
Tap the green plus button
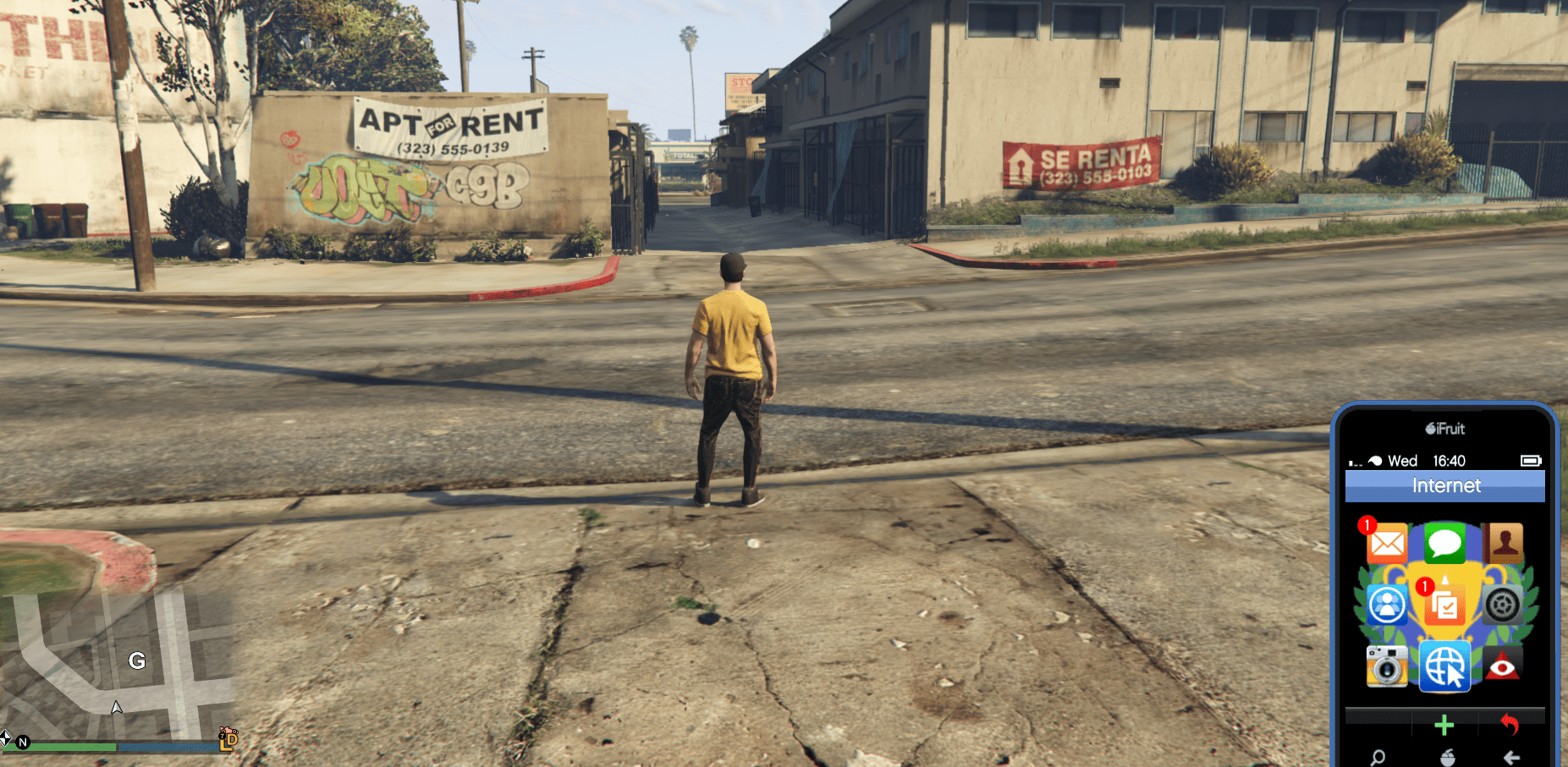1444,724
